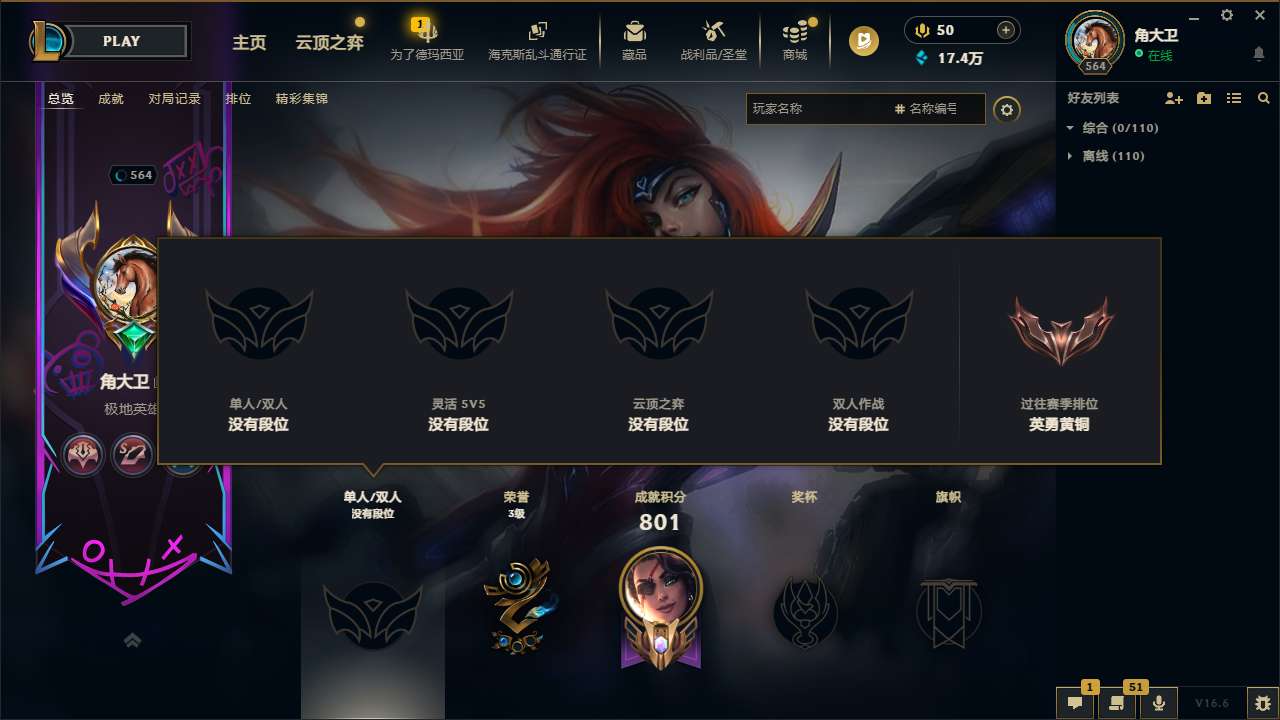Collapse the 综合 (0/110) friends group

click(1070, 128)
